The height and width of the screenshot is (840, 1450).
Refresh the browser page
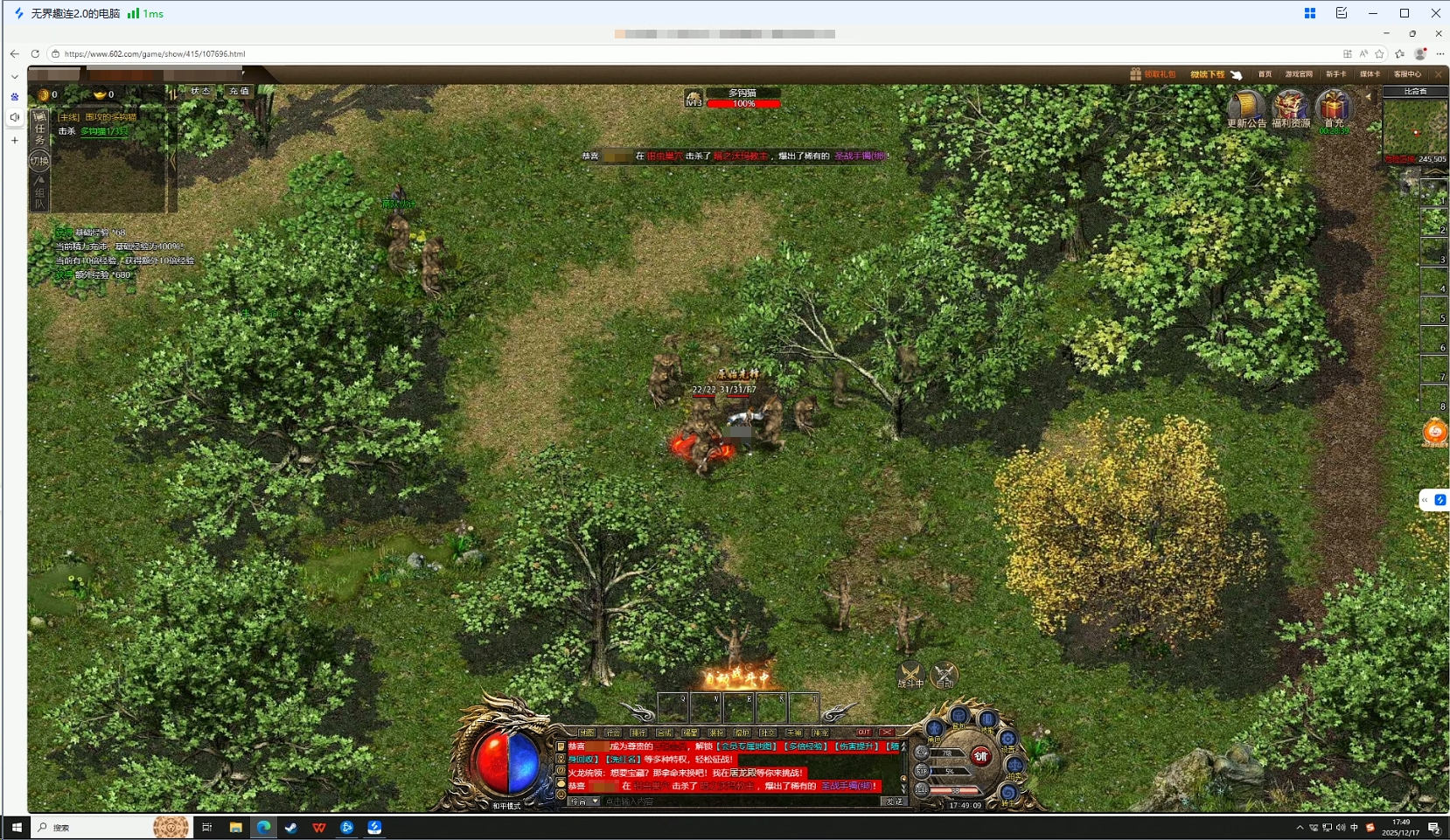(35, 54)
